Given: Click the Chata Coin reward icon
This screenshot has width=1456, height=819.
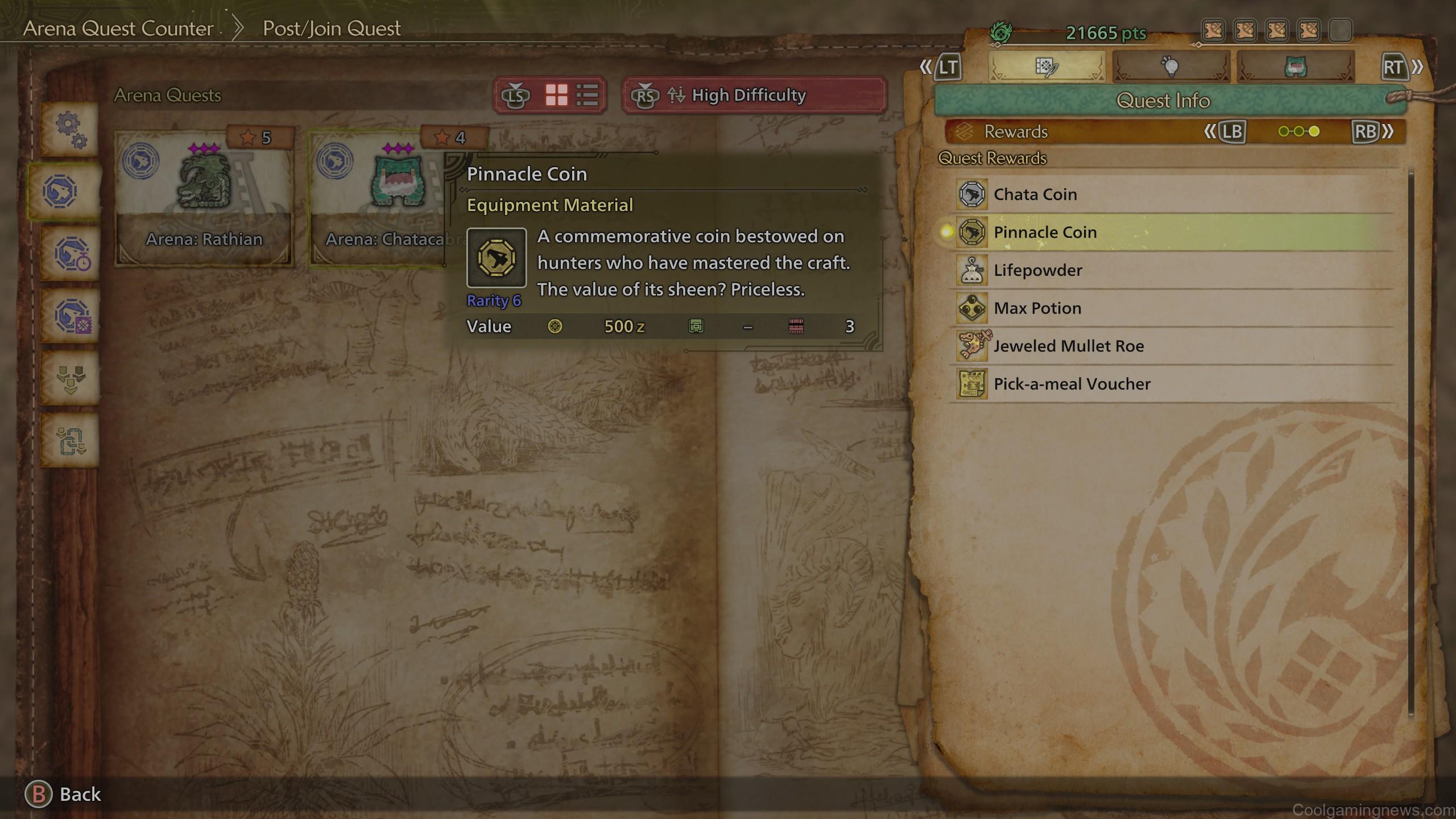Looking at the screenshot, I should pyautogui.click(x=973, y=194).
